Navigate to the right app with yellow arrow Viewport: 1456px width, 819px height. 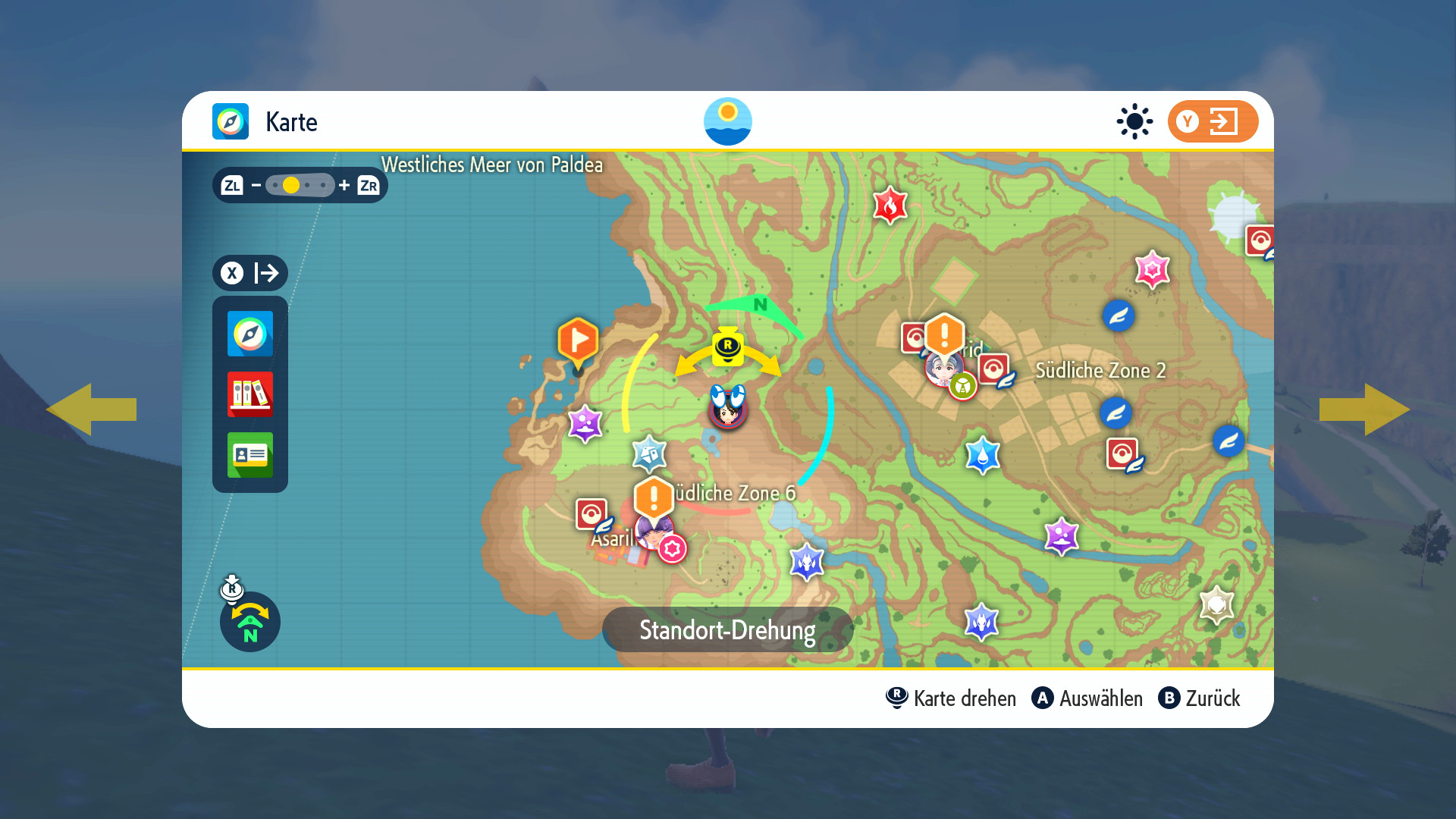click(x=1365, y=409)
